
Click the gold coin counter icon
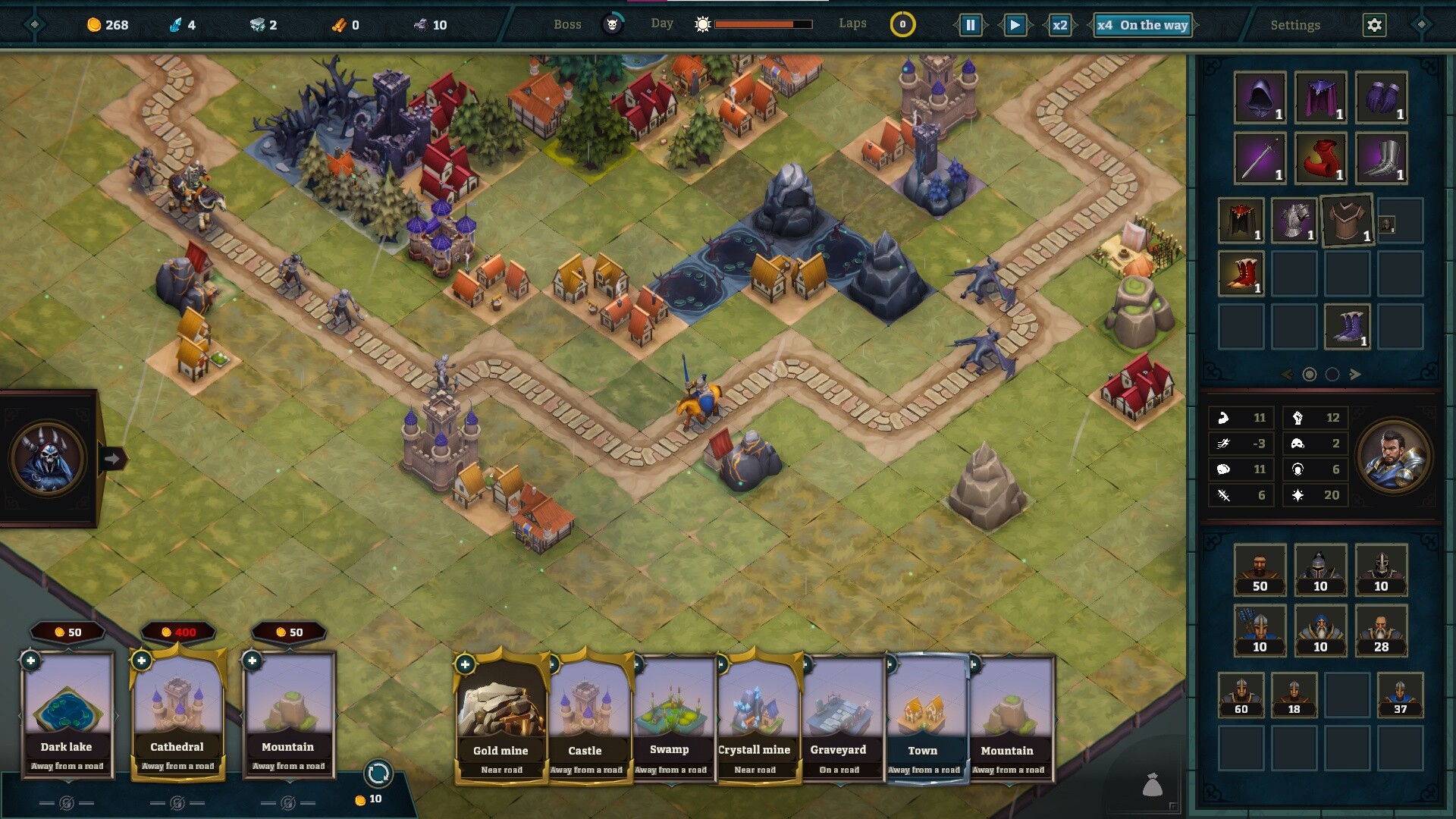click(x=93, y=24)
